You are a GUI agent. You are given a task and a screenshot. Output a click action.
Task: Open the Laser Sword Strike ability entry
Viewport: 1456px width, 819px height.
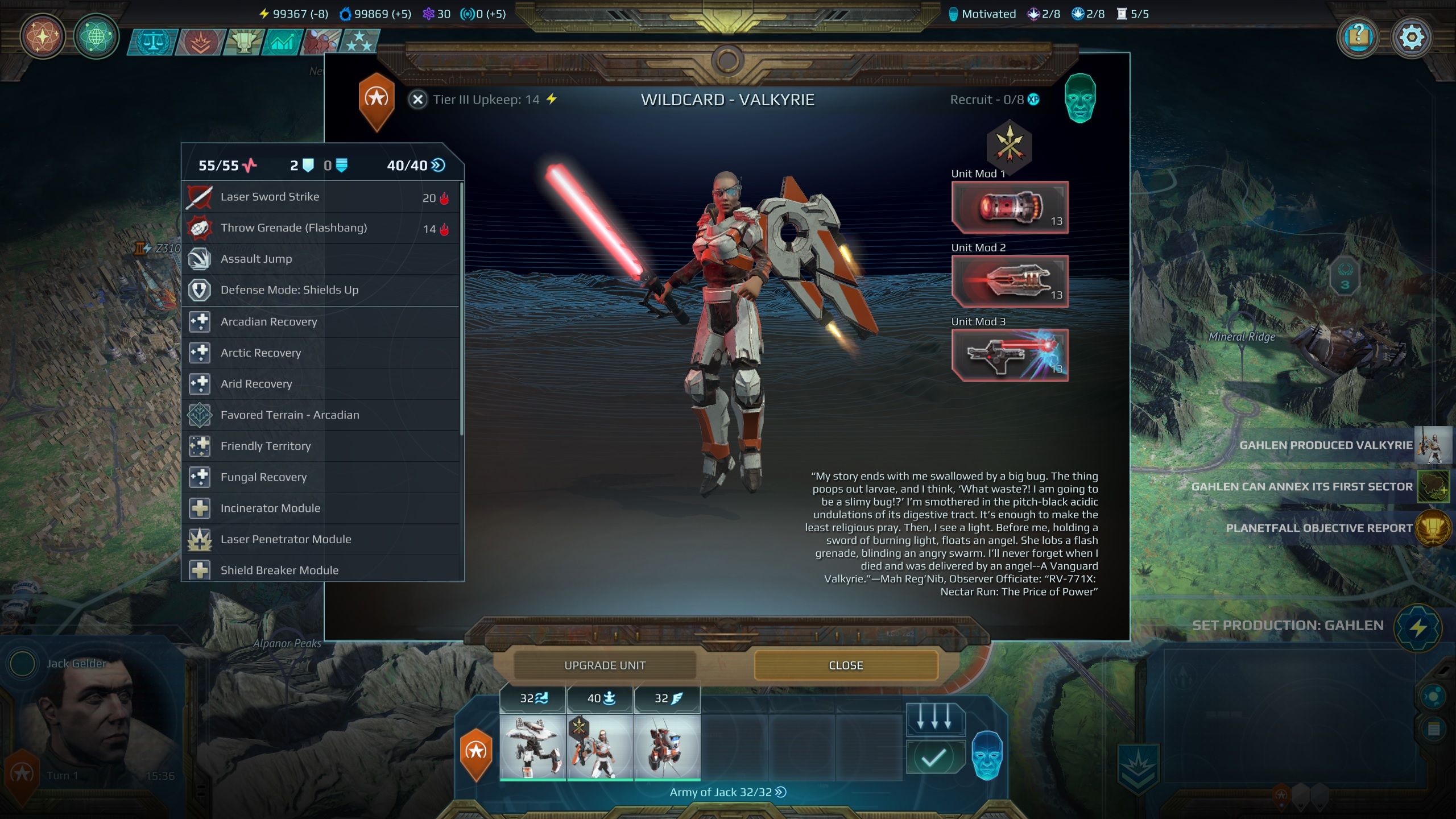coord(270,196)
